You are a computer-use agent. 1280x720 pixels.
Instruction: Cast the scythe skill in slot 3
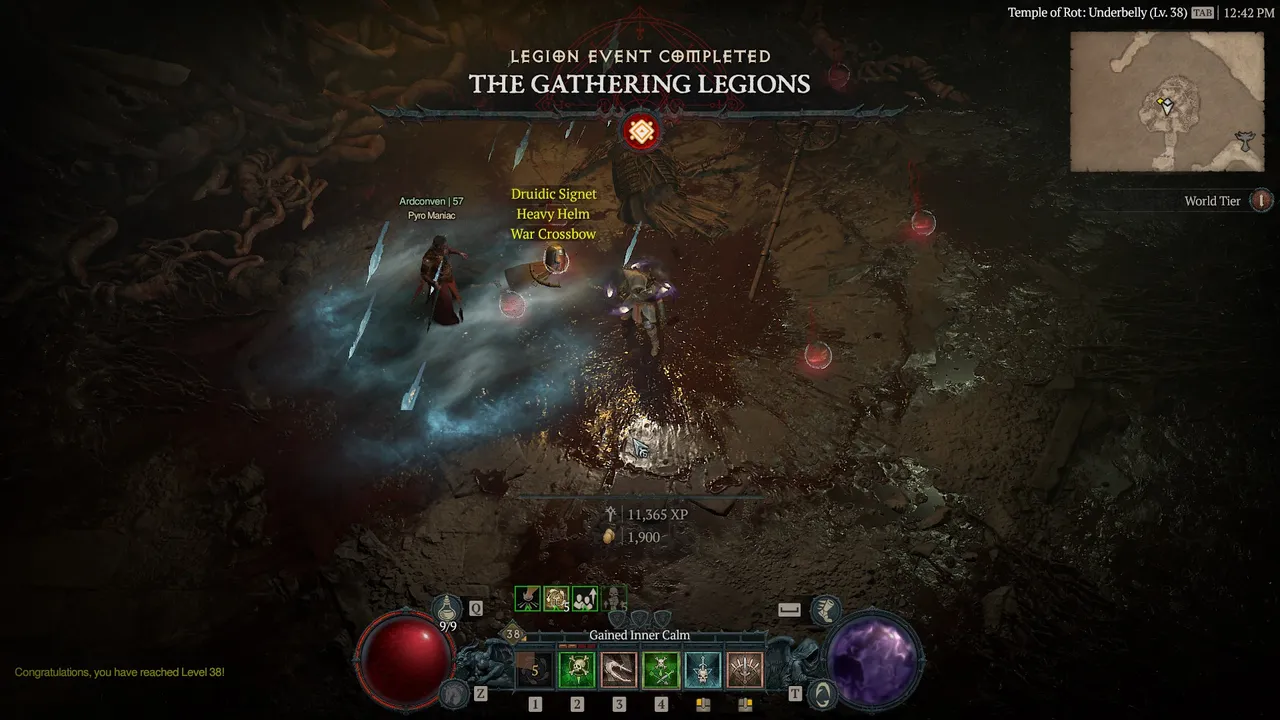click(x=619, y=670)
